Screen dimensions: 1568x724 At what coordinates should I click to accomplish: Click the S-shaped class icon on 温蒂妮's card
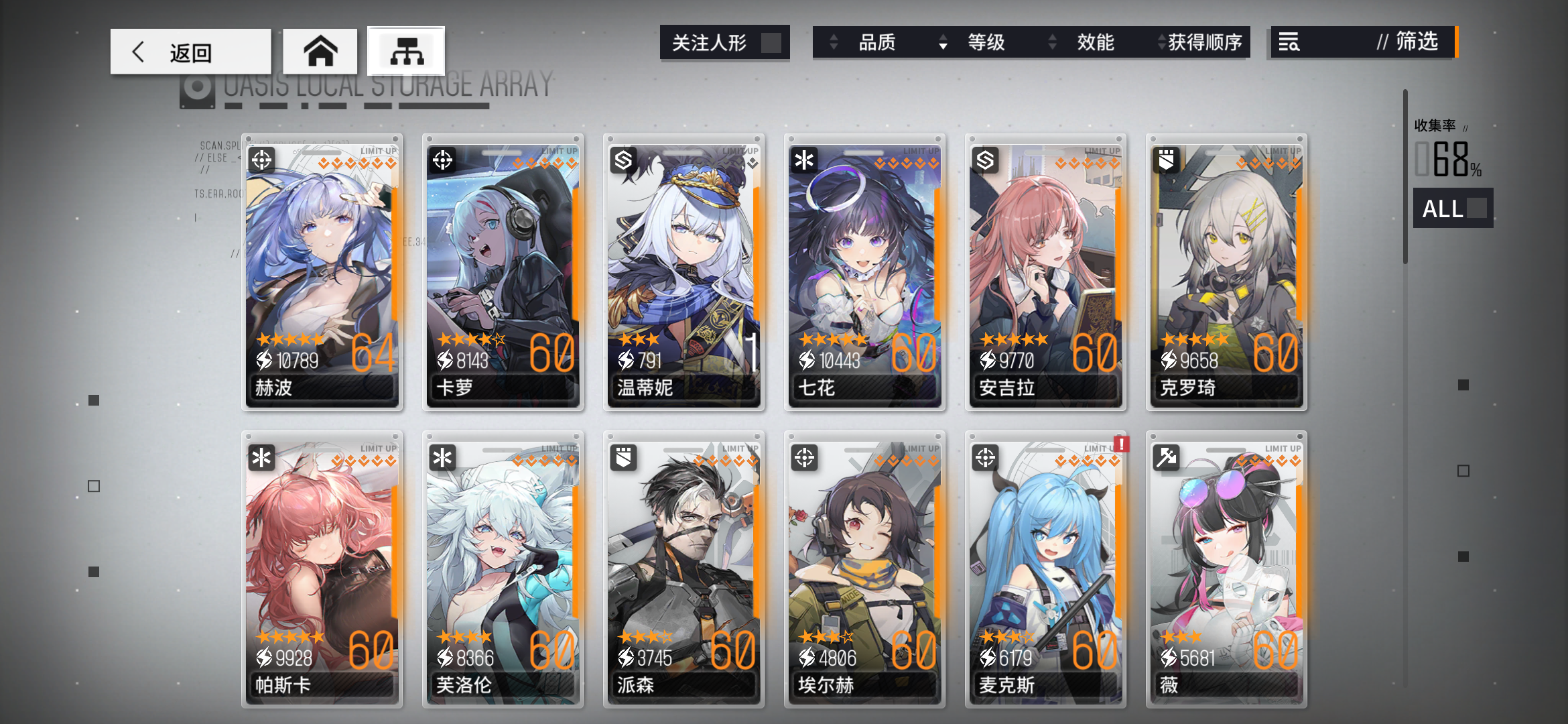[624, 161]
